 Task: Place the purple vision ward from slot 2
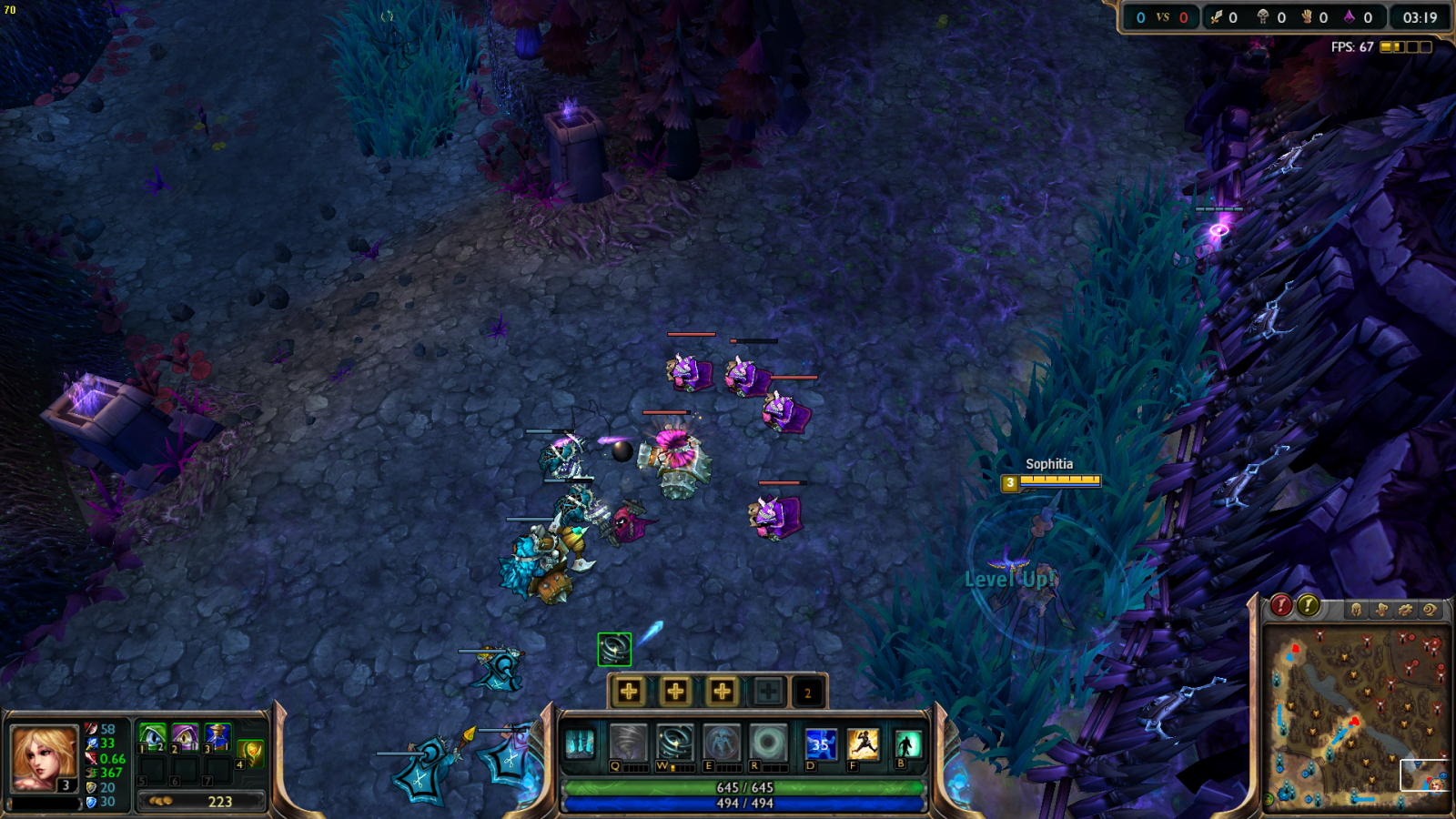pos(185,735)
